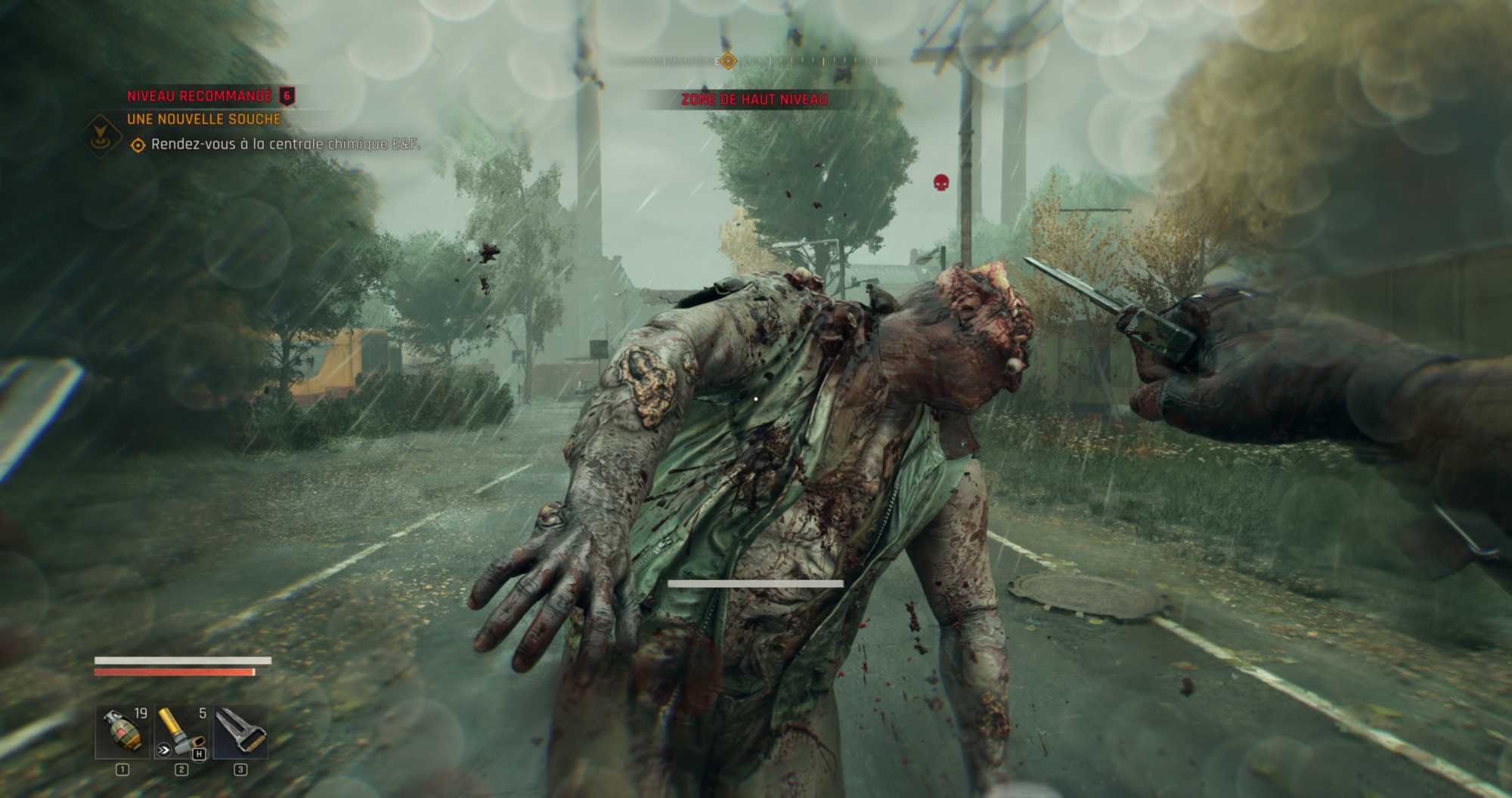Click the orange objective marker on the compass
This screenshot has height=798, width=1512.
click(728, 61)
